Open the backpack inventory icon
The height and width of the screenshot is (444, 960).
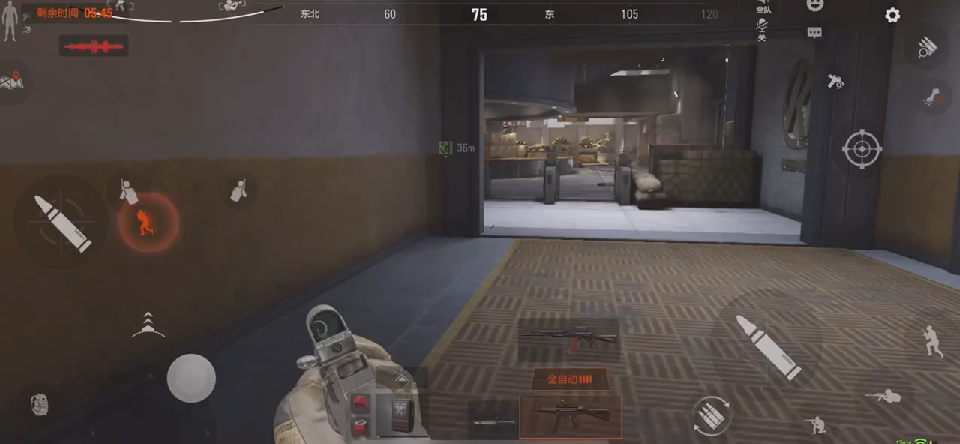click(x=40, y=404)
